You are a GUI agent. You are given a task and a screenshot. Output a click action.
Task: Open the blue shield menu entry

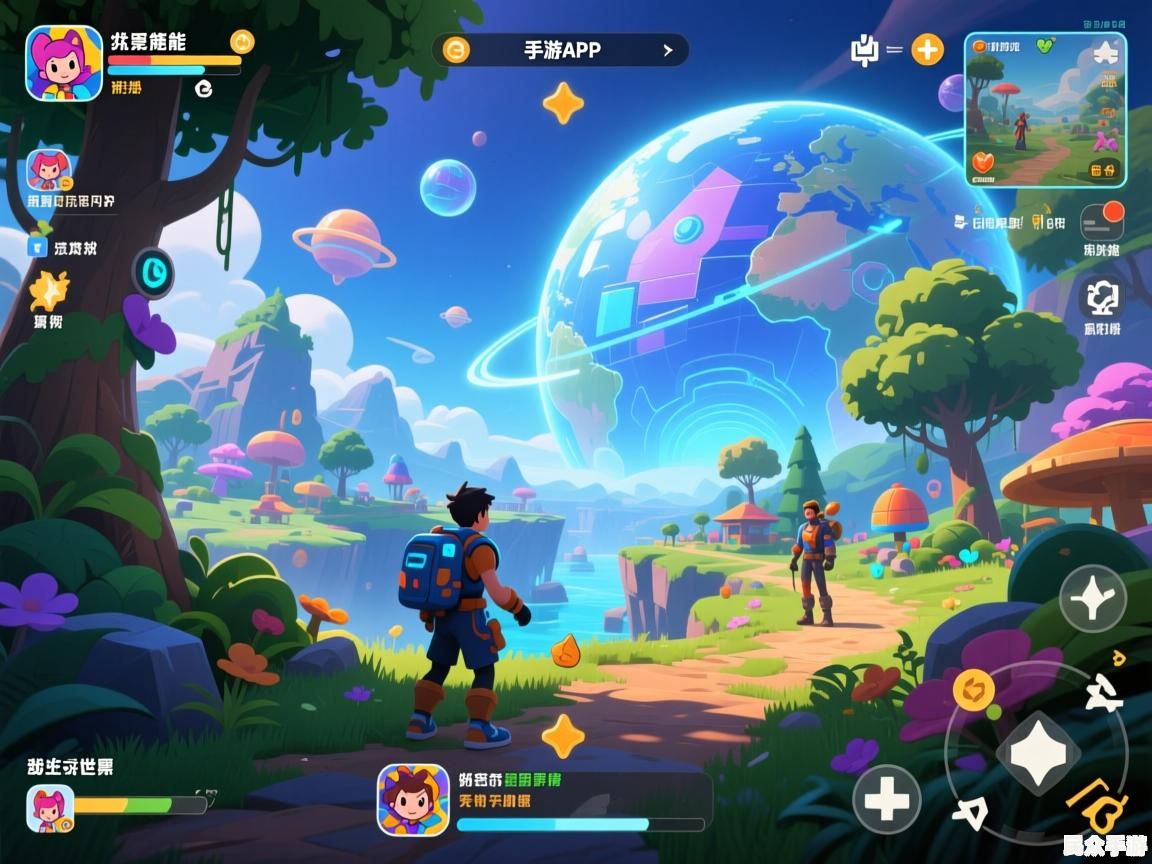pyautogui.click(x=39, y=248)
